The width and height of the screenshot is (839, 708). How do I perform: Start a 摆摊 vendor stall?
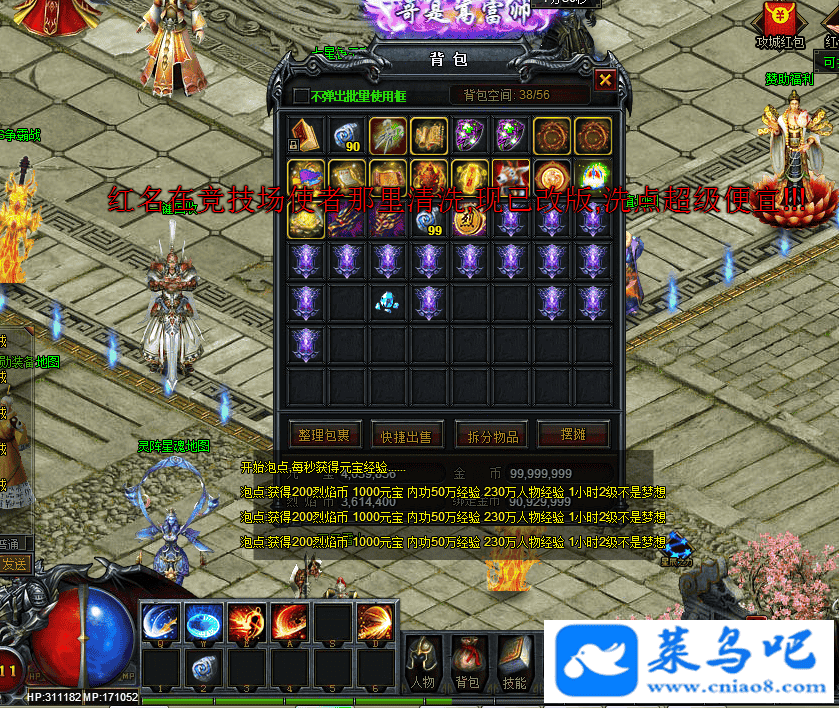click(x=572, y=434)
